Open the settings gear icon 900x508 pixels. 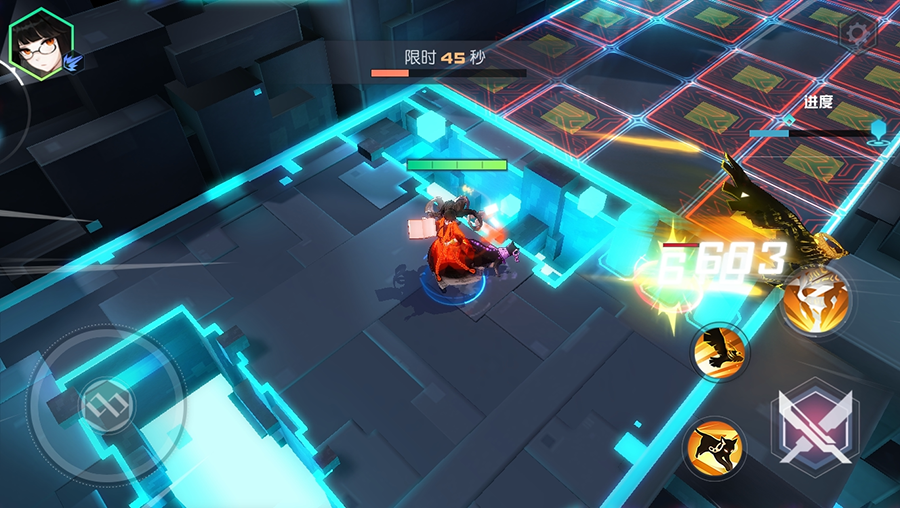[857, 35]
